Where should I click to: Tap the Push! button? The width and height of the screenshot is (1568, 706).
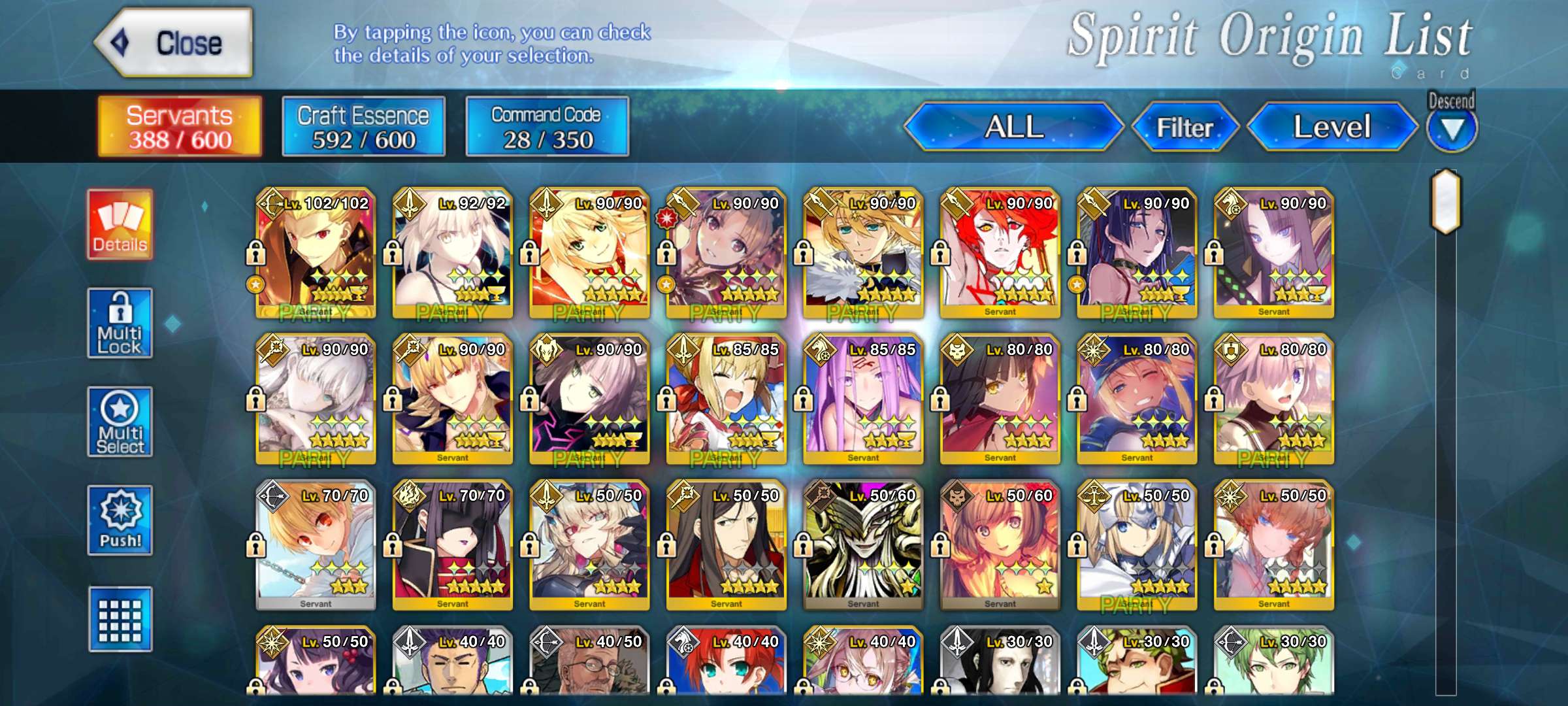[x=120, y=521]
